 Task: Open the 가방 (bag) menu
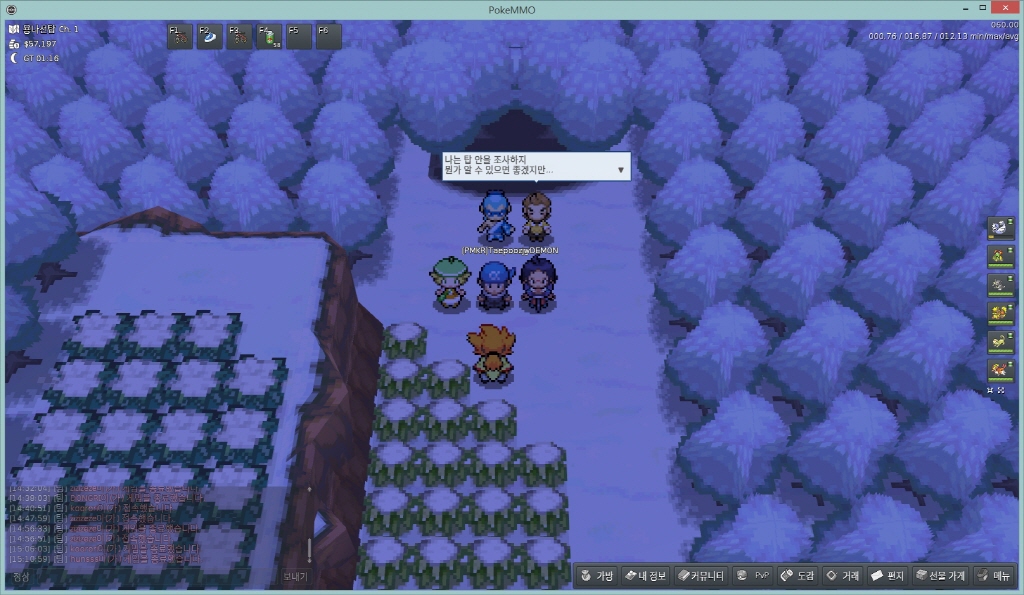(597, 576)
